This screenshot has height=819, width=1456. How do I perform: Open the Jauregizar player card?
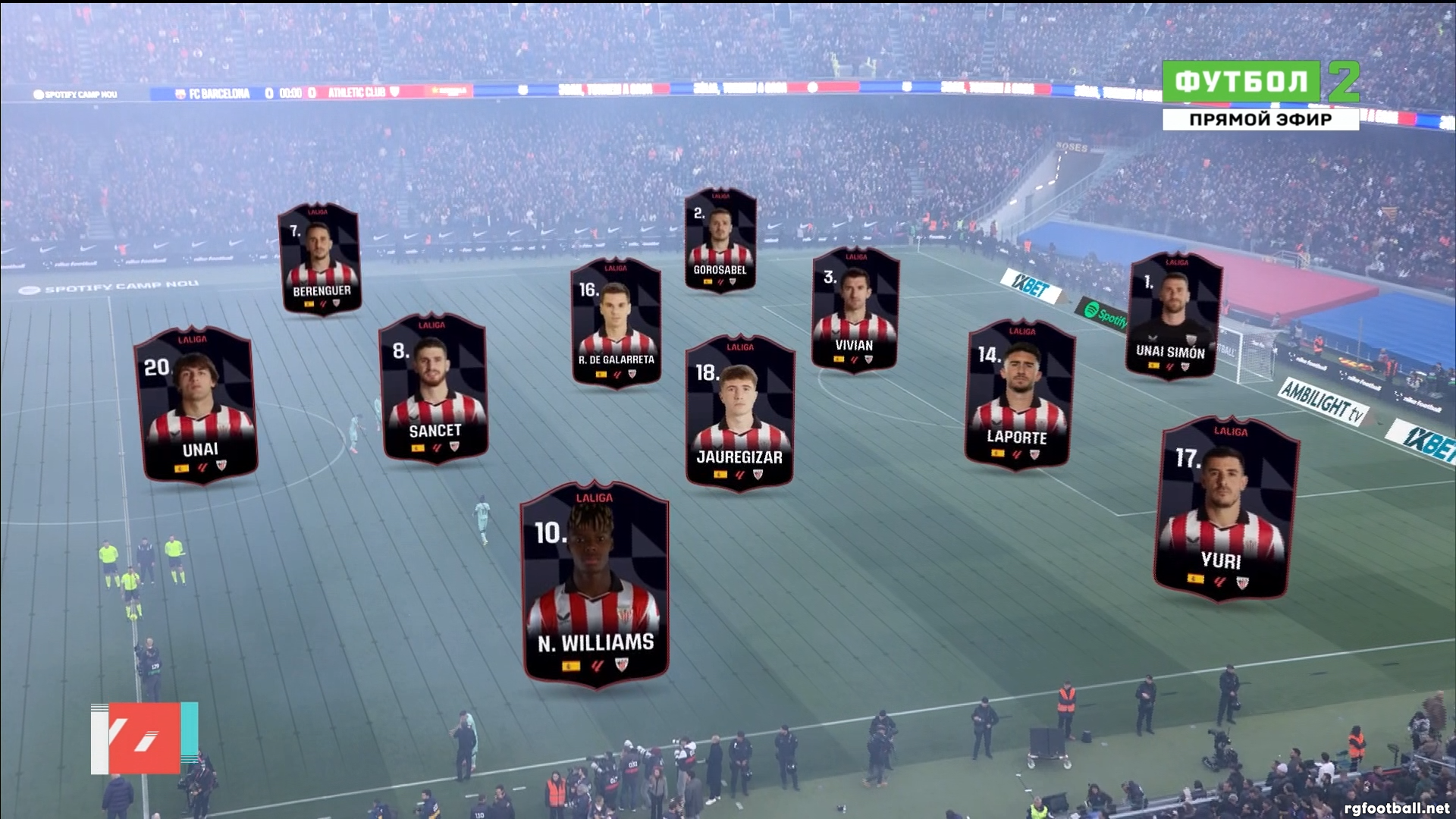tap(740, 413)
